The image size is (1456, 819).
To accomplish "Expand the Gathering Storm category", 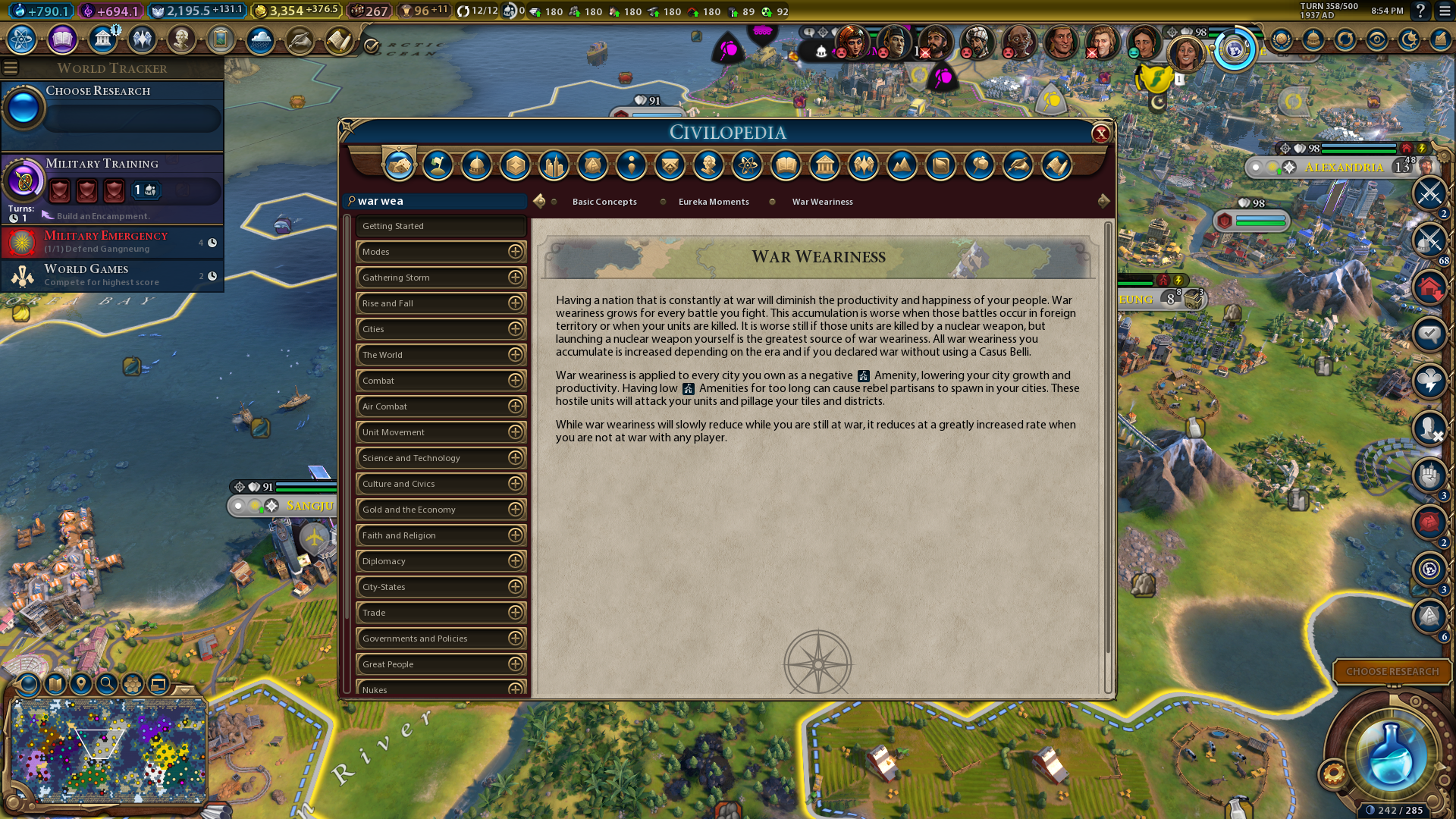I will click(515, 278).
